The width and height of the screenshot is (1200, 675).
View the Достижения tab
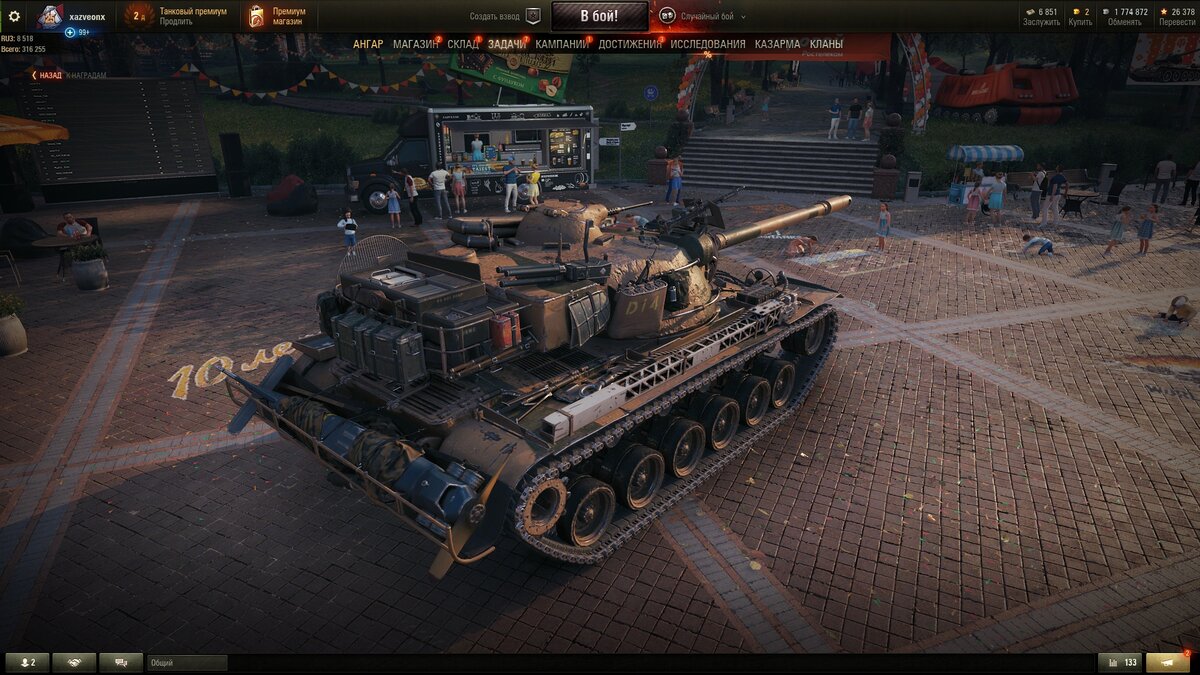[630, 44]
